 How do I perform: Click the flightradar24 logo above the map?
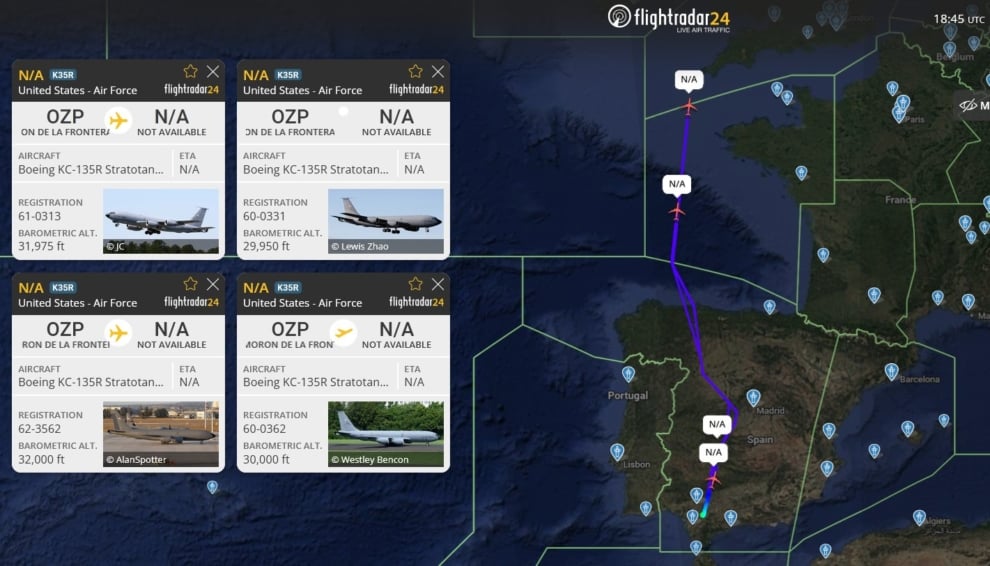[669, 17]
